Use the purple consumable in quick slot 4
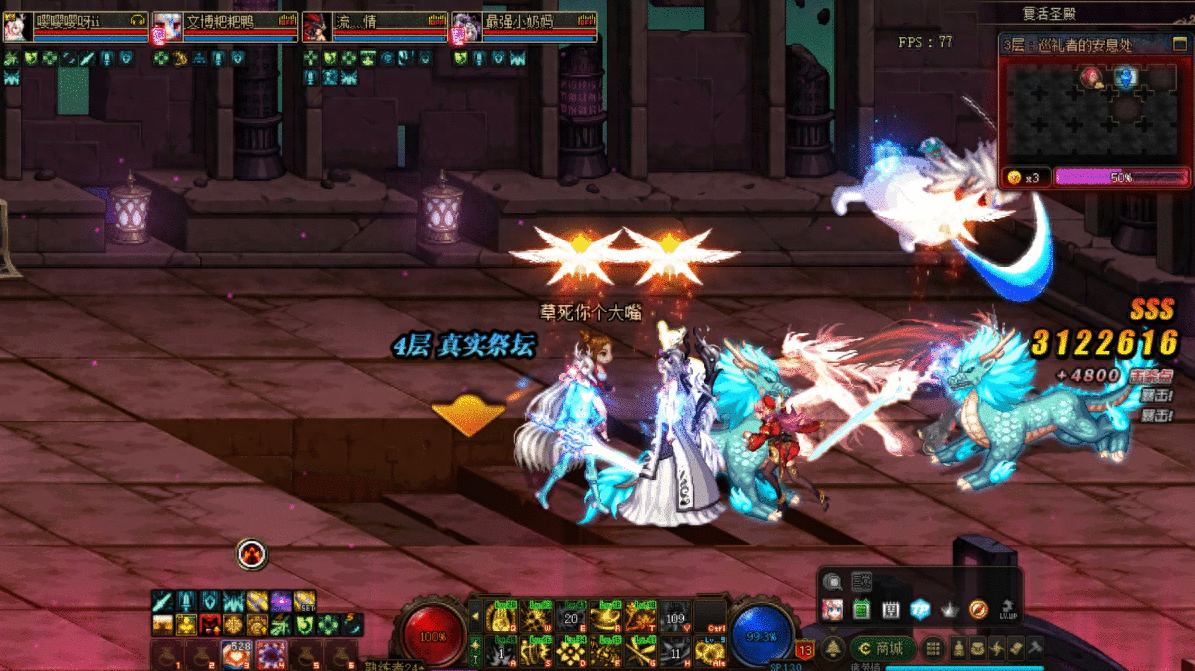The width and height of the screenshot is (1195, 671). point(271,655)
